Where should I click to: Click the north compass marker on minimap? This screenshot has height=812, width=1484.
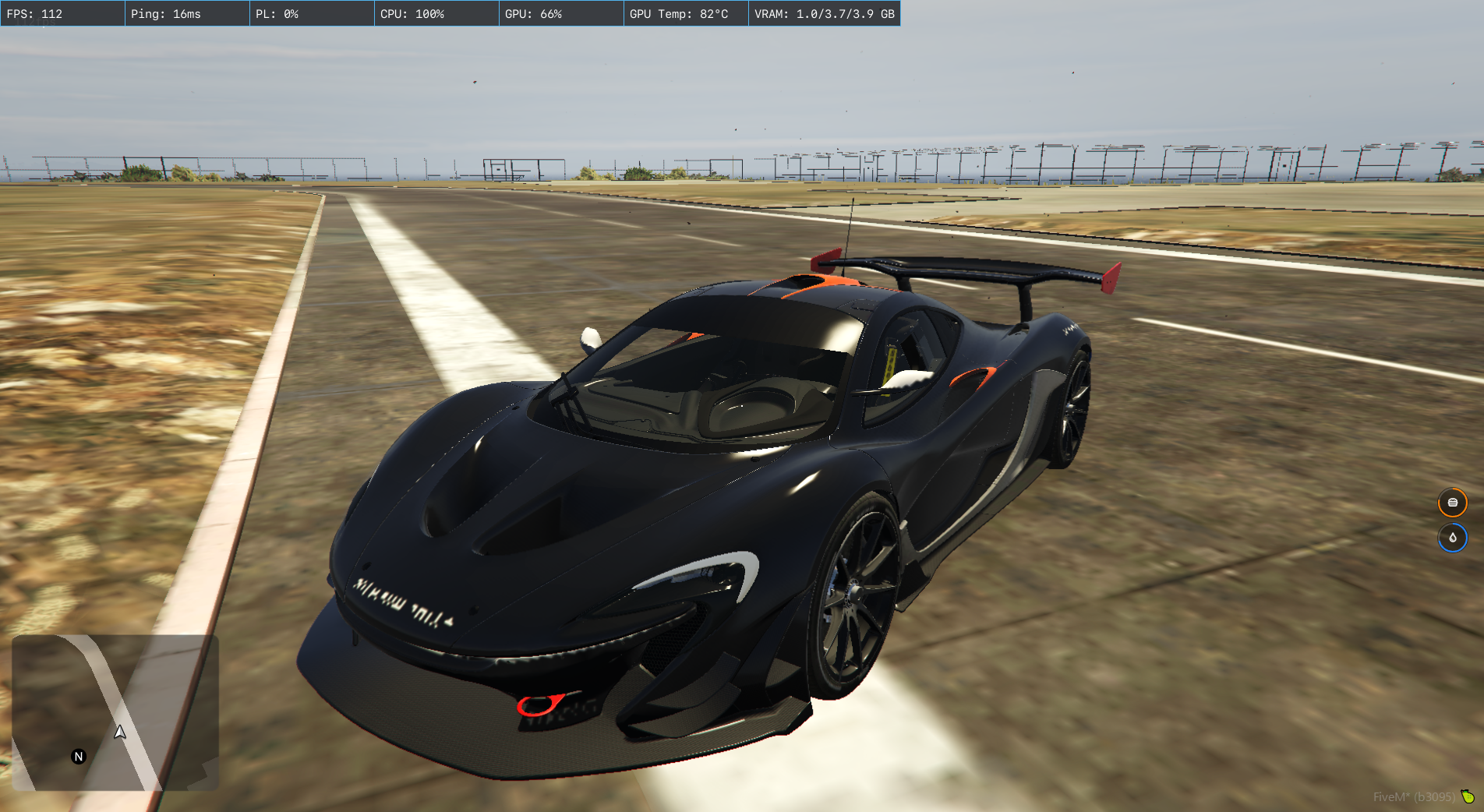click(x=79, y=757)
